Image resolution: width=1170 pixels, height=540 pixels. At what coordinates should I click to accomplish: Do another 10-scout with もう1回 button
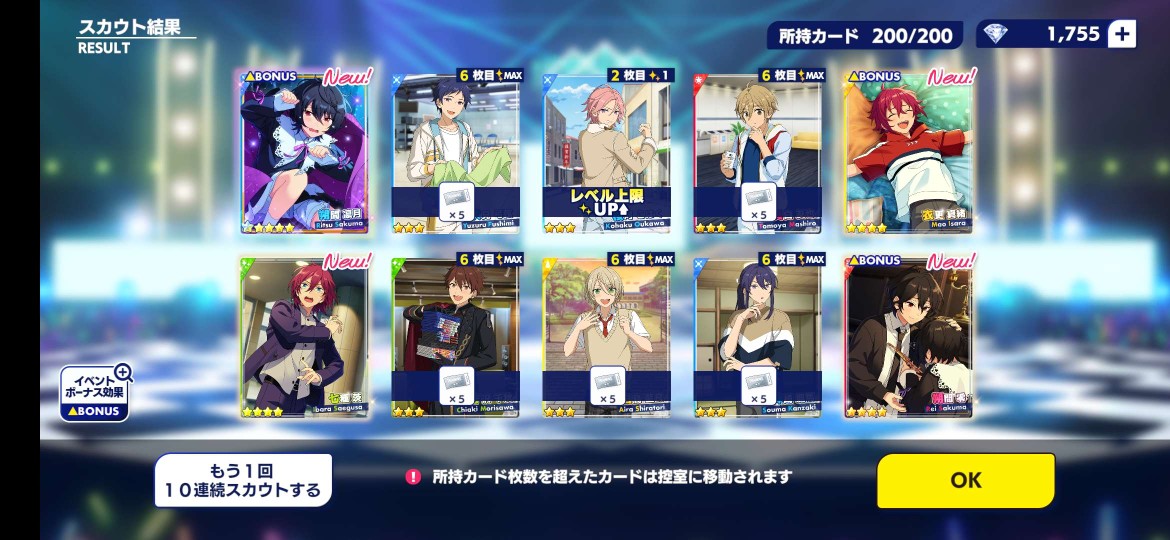[x=243, y=480]
